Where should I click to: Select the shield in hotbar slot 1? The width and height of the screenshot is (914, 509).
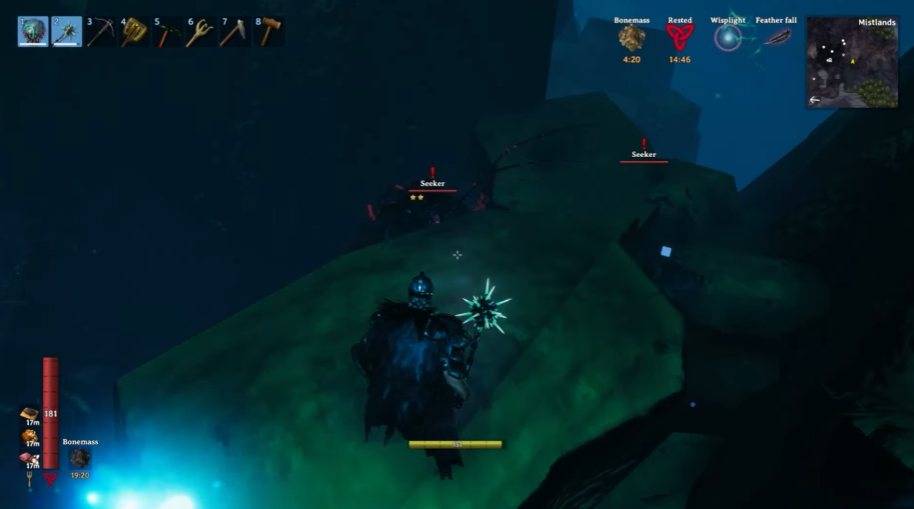[32, 32]
